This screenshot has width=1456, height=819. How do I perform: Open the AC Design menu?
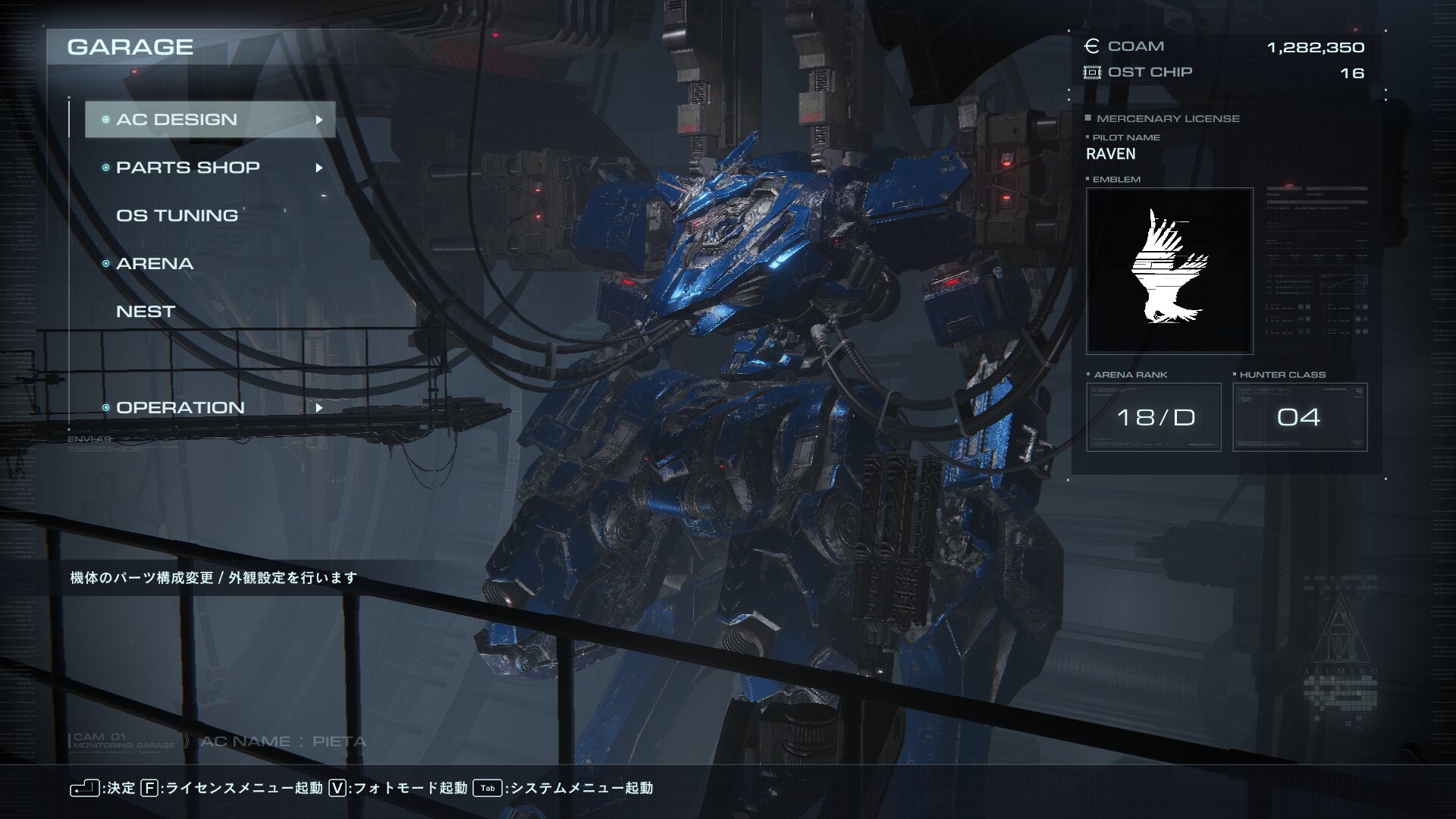pos(209,120)
